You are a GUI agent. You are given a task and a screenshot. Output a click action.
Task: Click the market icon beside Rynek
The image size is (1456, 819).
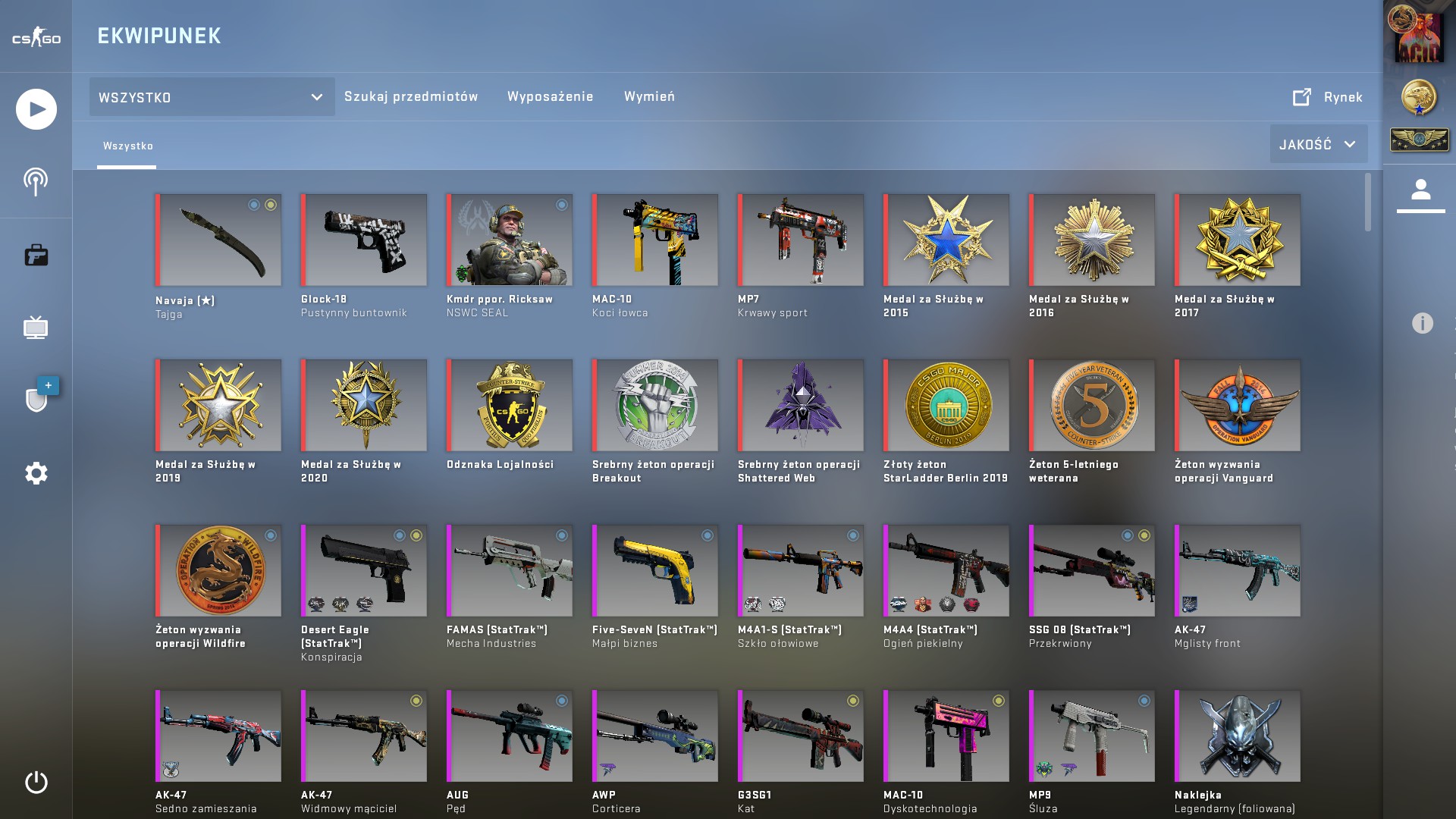[x=1301, y=96]
